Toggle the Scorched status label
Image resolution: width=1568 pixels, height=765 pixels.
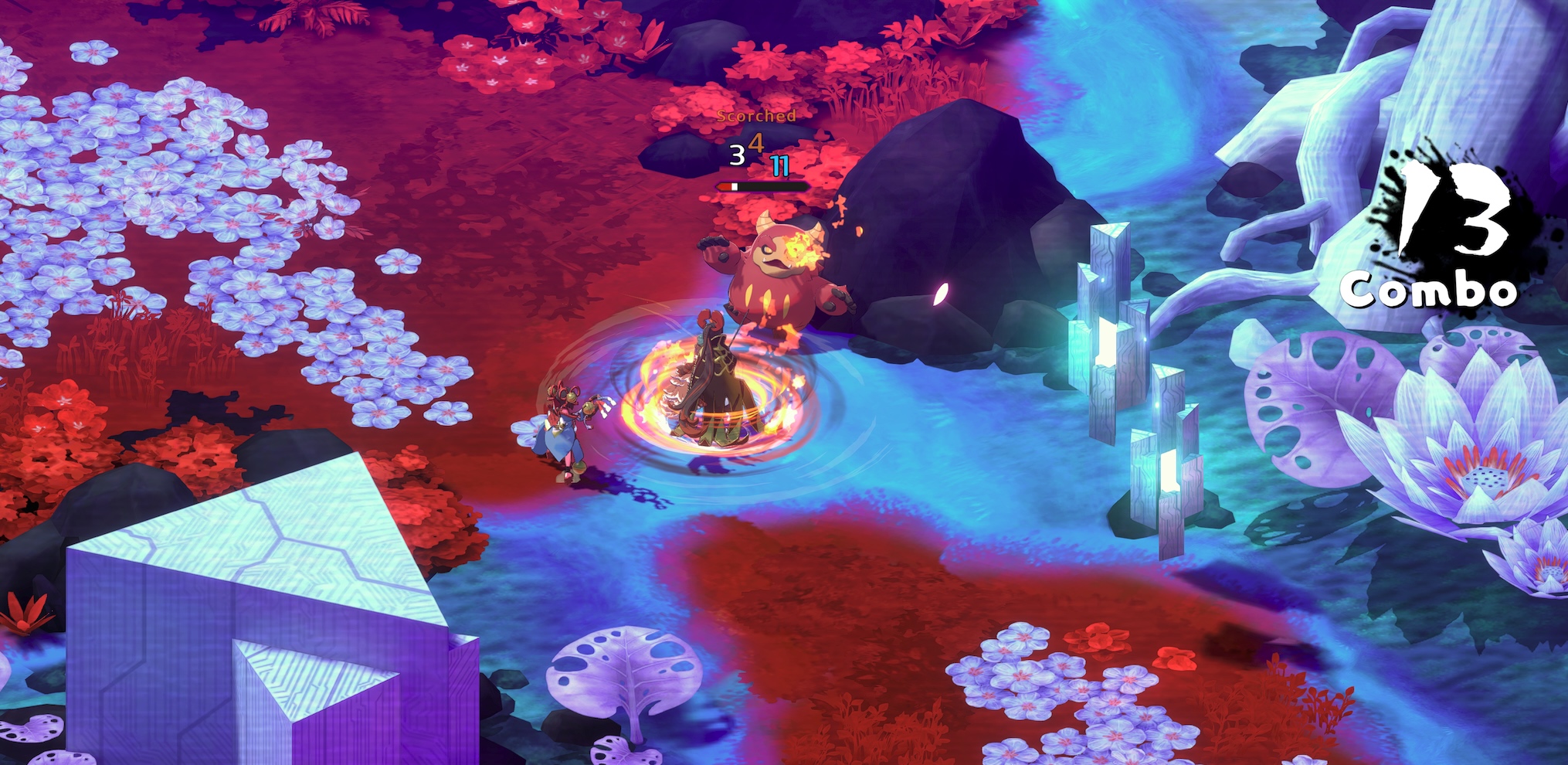pos(755,116)
